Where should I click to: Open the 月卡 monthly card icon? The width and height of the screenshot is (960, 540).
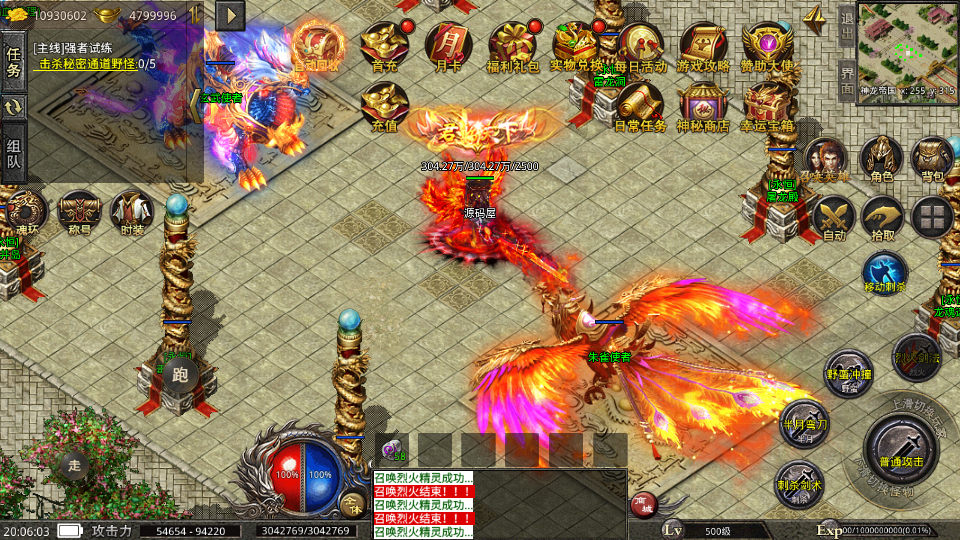(447, 44)
